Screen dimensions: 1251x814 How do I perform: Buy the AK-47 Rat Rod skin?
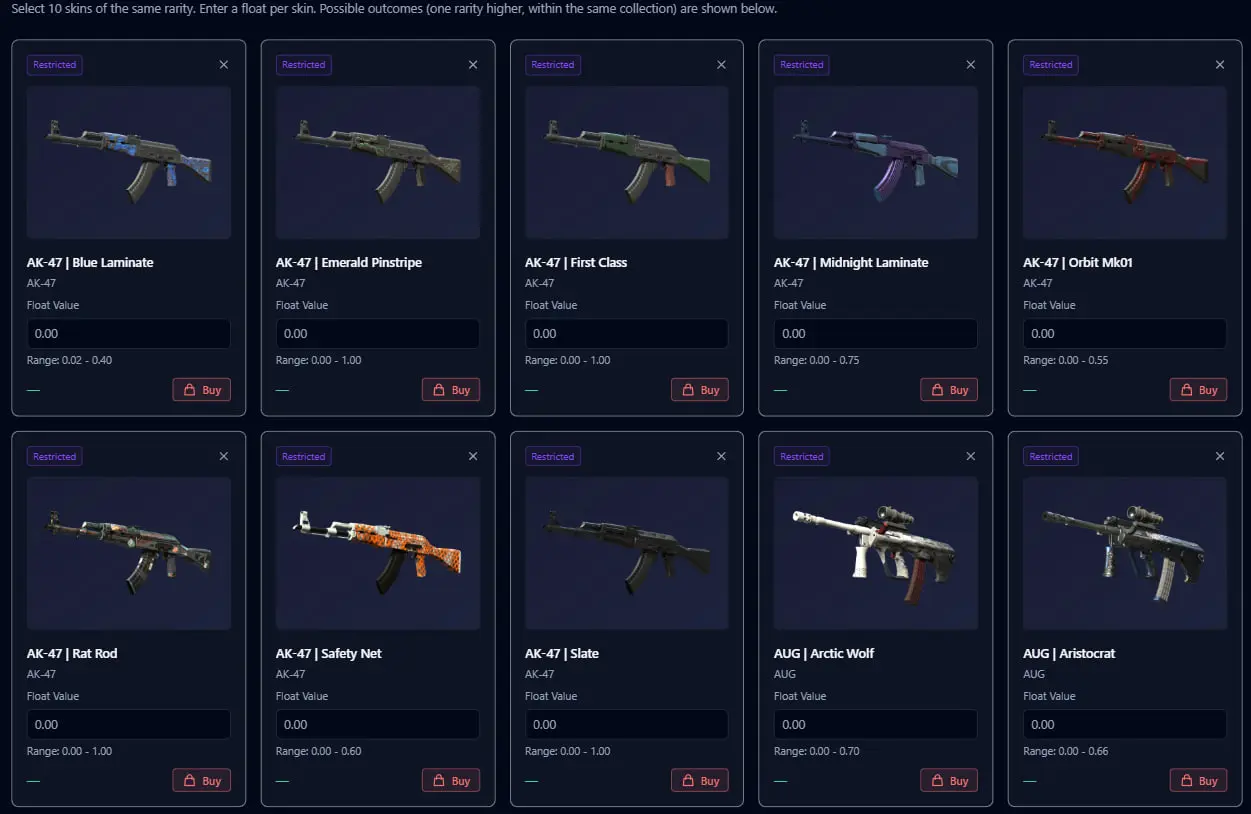tap(202, 781)
